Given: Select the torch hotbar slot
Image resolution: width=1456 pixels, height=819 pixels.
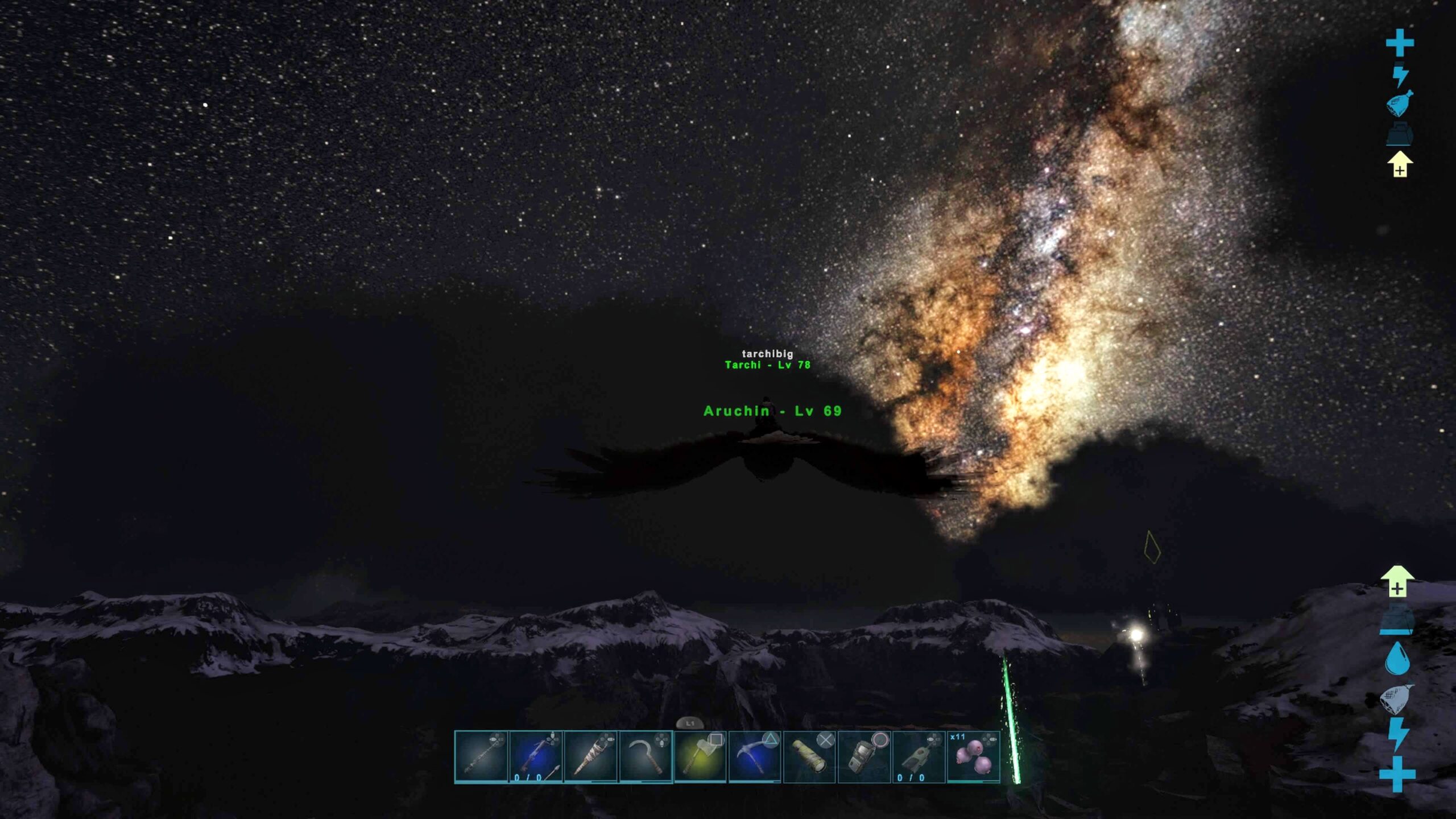Looking at the screenshot, I should tap(590, 757).
